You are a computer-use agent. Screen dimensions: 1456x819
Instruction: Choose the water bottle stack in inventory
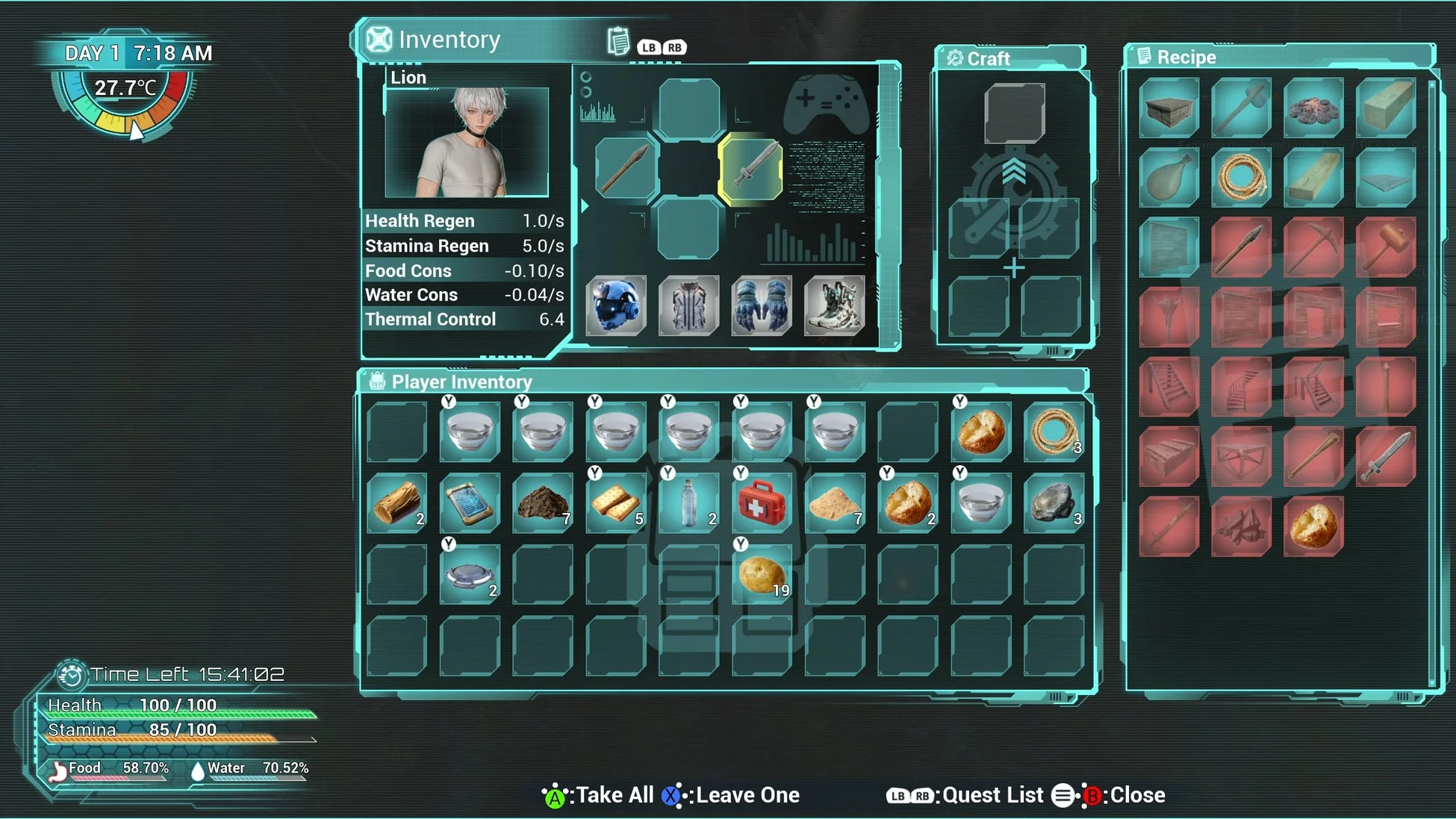pyautogui.click(x=688, y=503)
